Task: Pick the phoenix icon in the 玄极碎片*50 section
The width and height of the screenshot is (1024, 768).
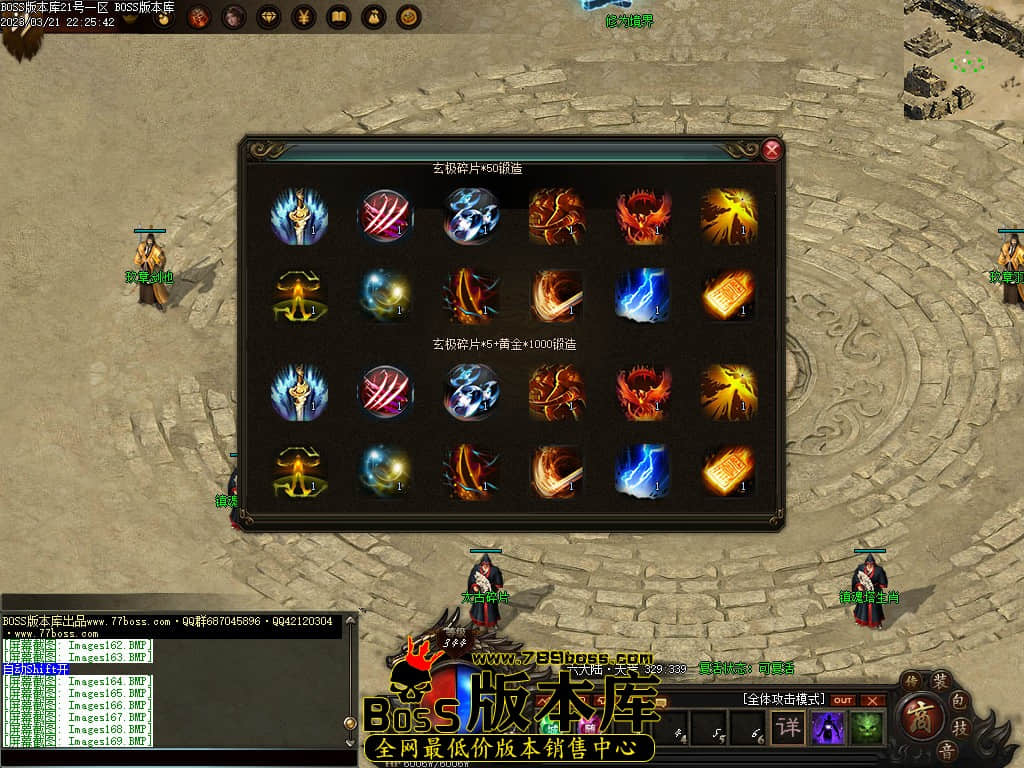Action: pyautogui.click(x=642, y=216)
